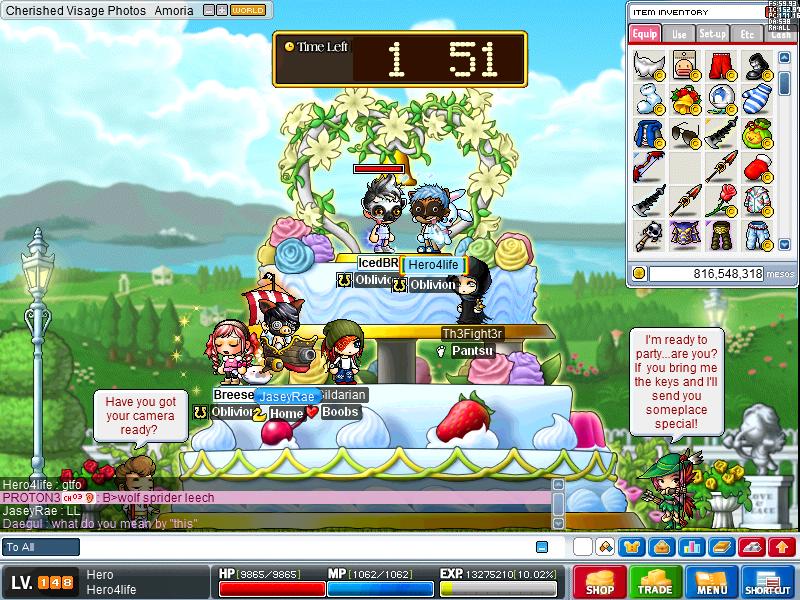The image size is (800, 600).
Task: Click the chat text input field
Action: tap(300, 547)
